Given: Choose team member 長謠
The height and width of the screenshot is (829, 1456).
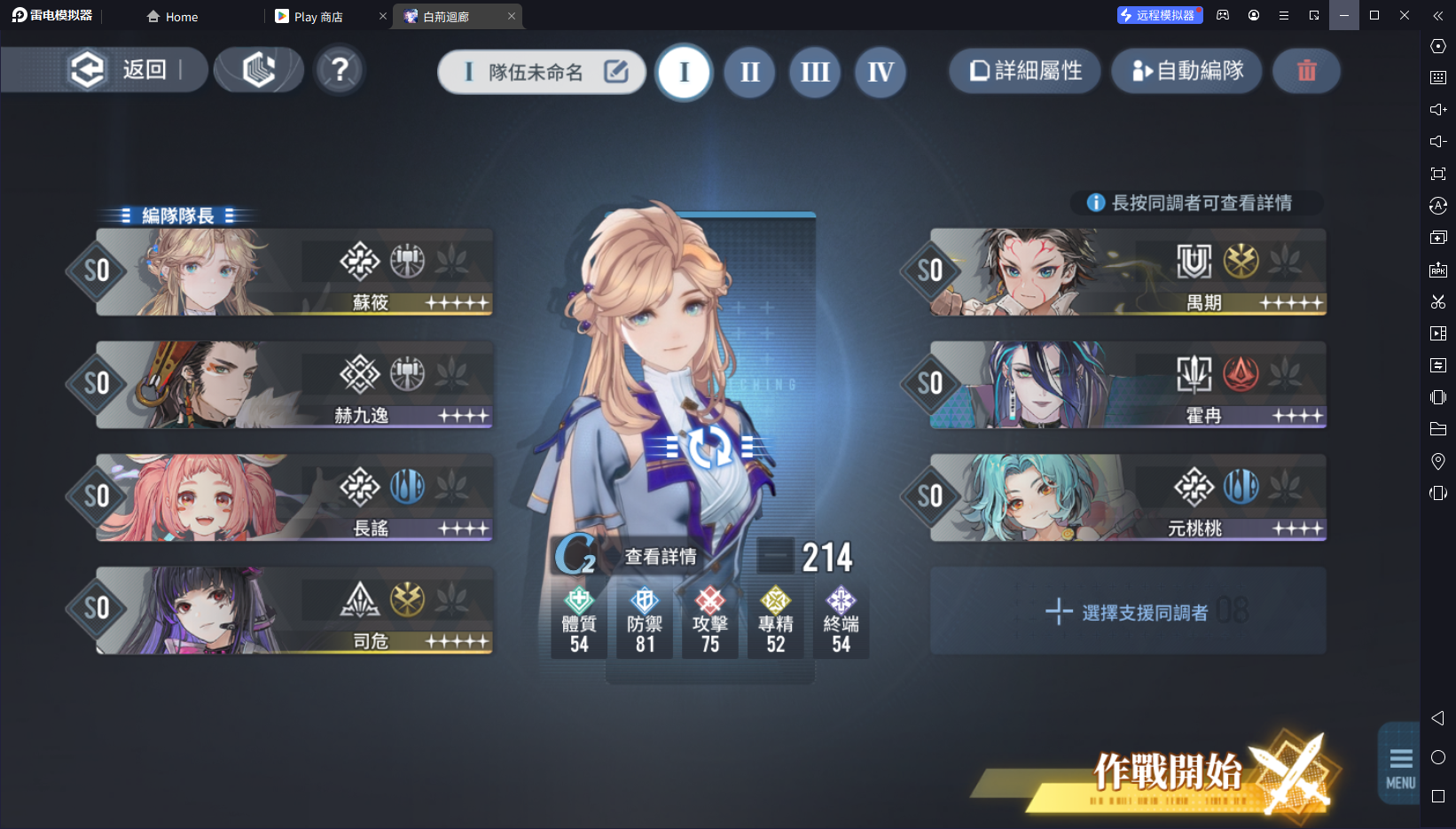Looking at the screenshot, I should point(294,497).
